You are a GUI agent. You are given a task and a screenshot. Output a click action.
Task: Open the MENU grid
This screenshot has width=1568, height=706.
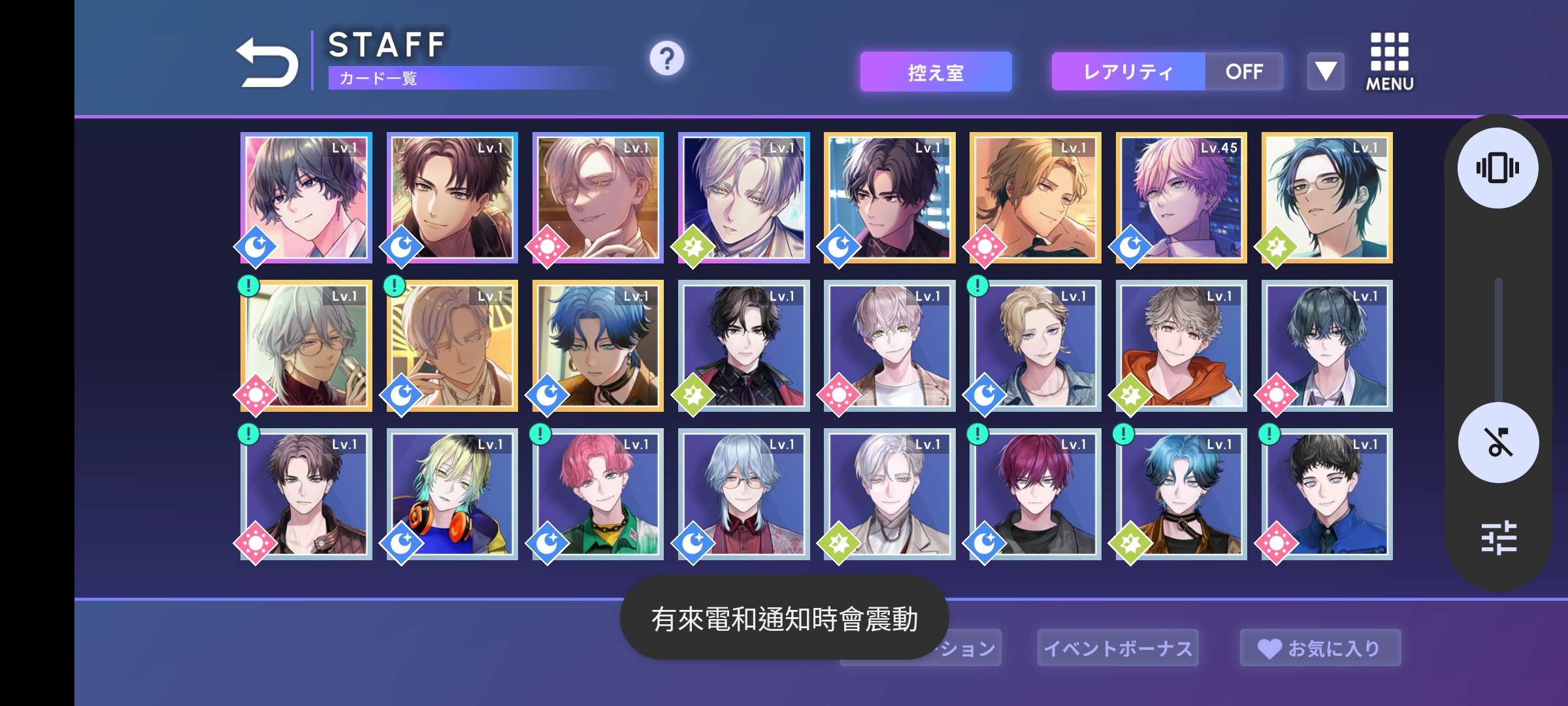(1389, 62)
